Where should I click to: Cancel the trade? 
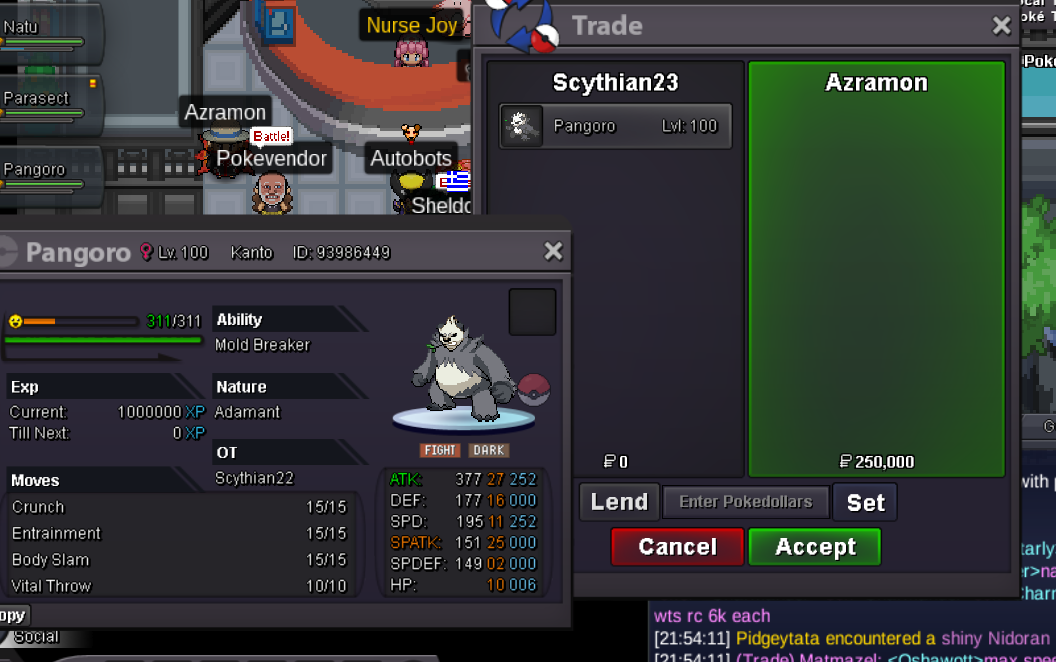677,547
